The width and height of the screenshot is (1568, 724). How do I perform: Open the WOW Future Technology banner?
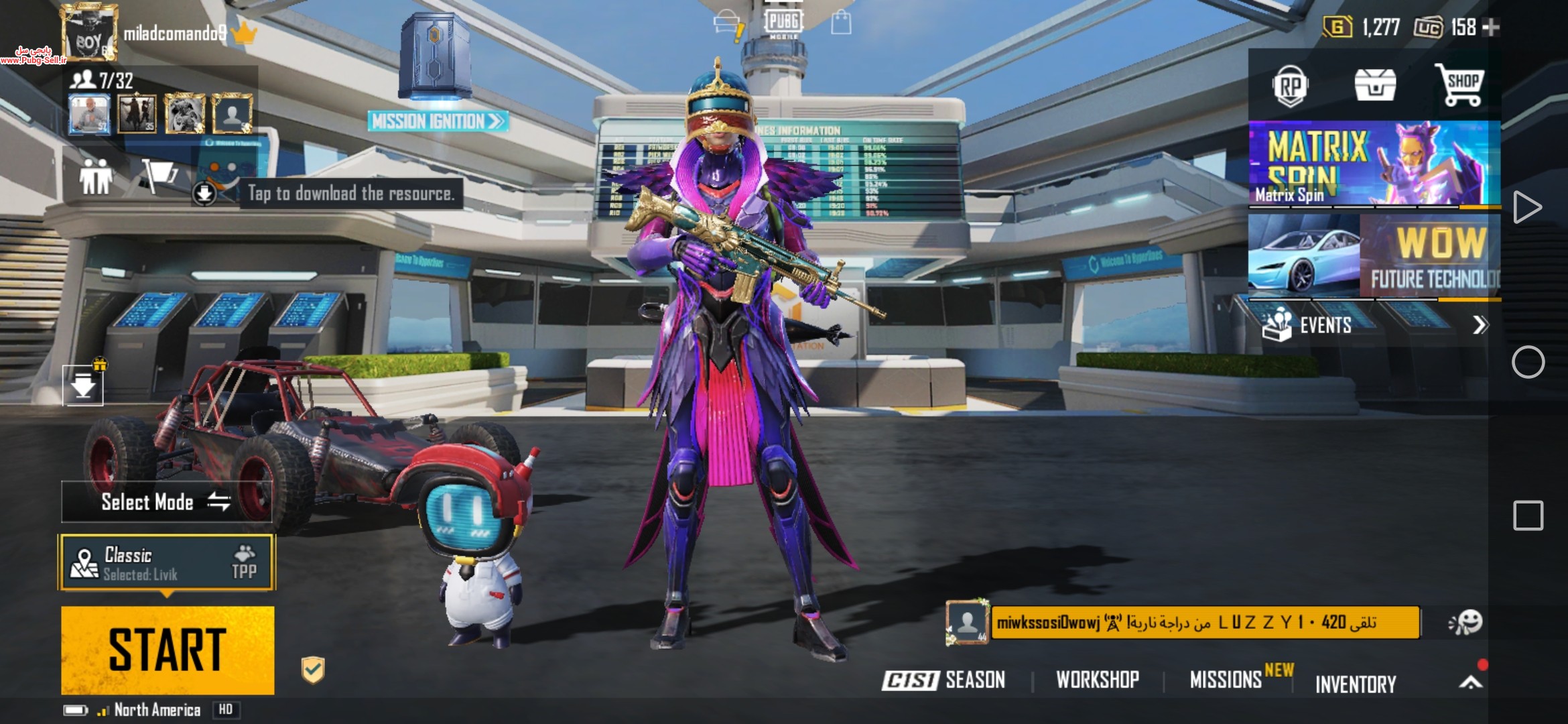point(1373,256)
